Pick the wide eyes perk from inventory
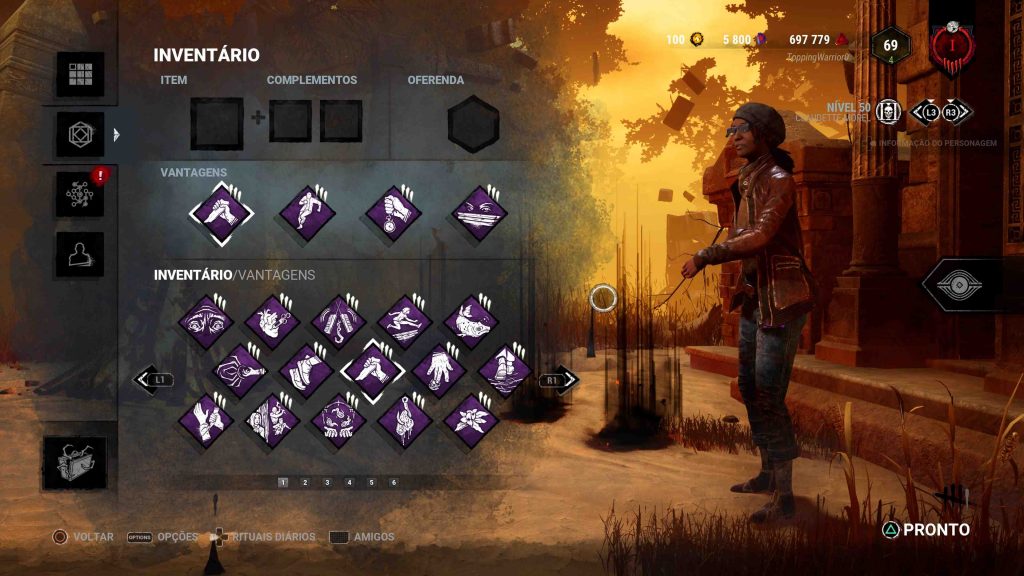The height and width of the screenshot is (576, 1024). pyautogui.click(x=206, y=322)
